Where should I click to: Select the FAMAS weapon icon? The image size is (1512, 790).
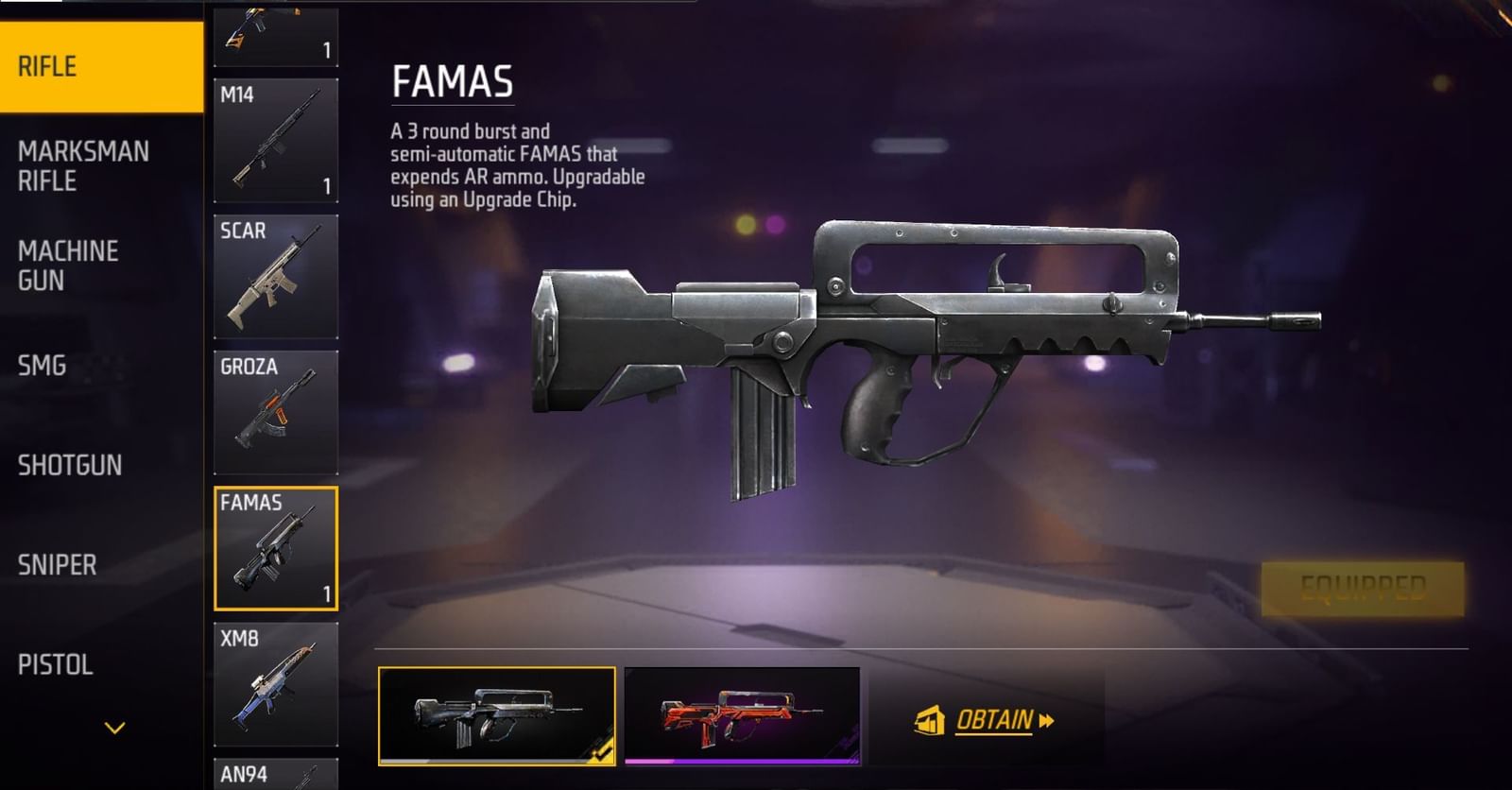(277, 548)
